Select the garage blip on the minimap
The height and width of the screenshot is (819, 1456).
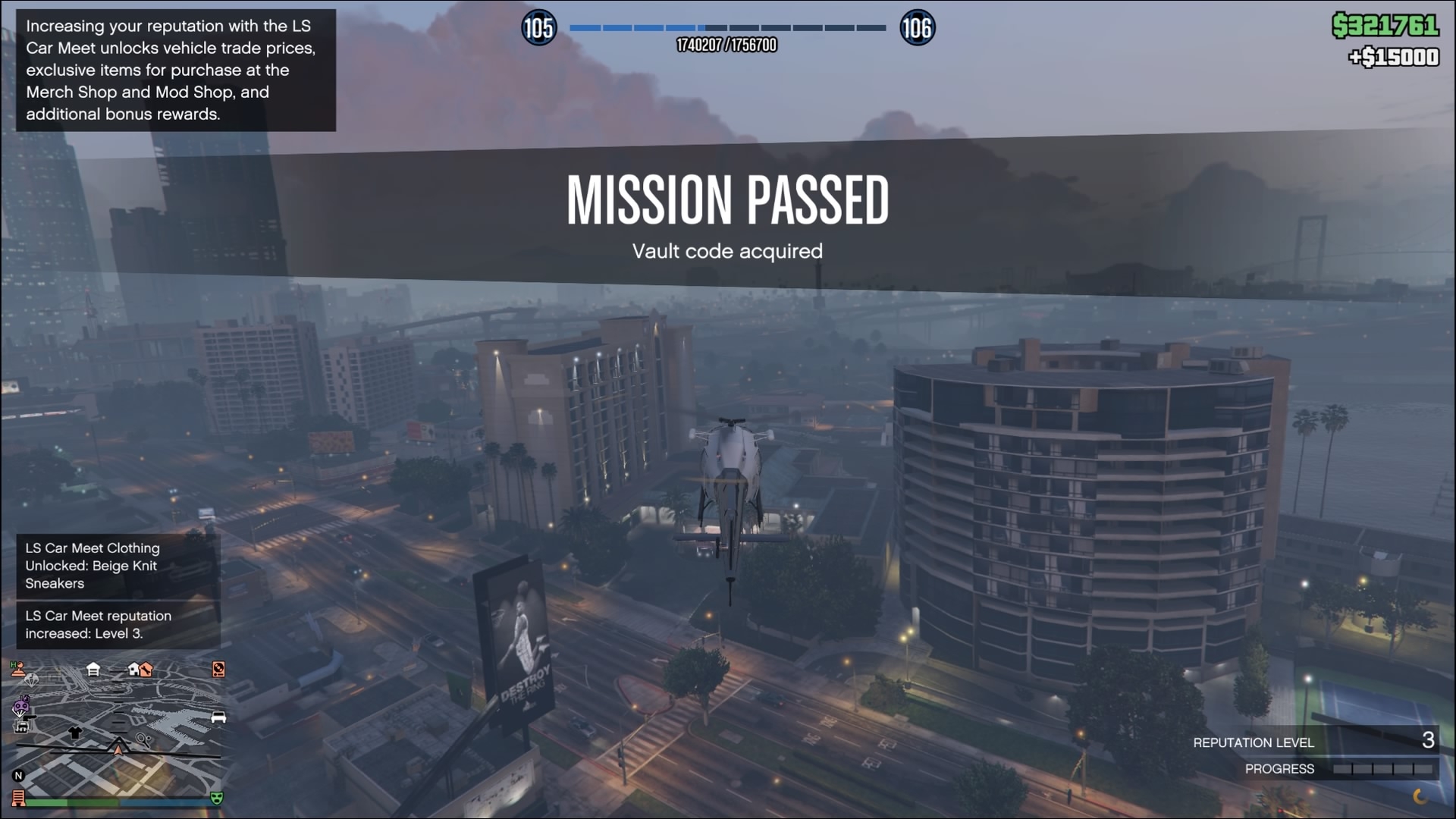93,669
